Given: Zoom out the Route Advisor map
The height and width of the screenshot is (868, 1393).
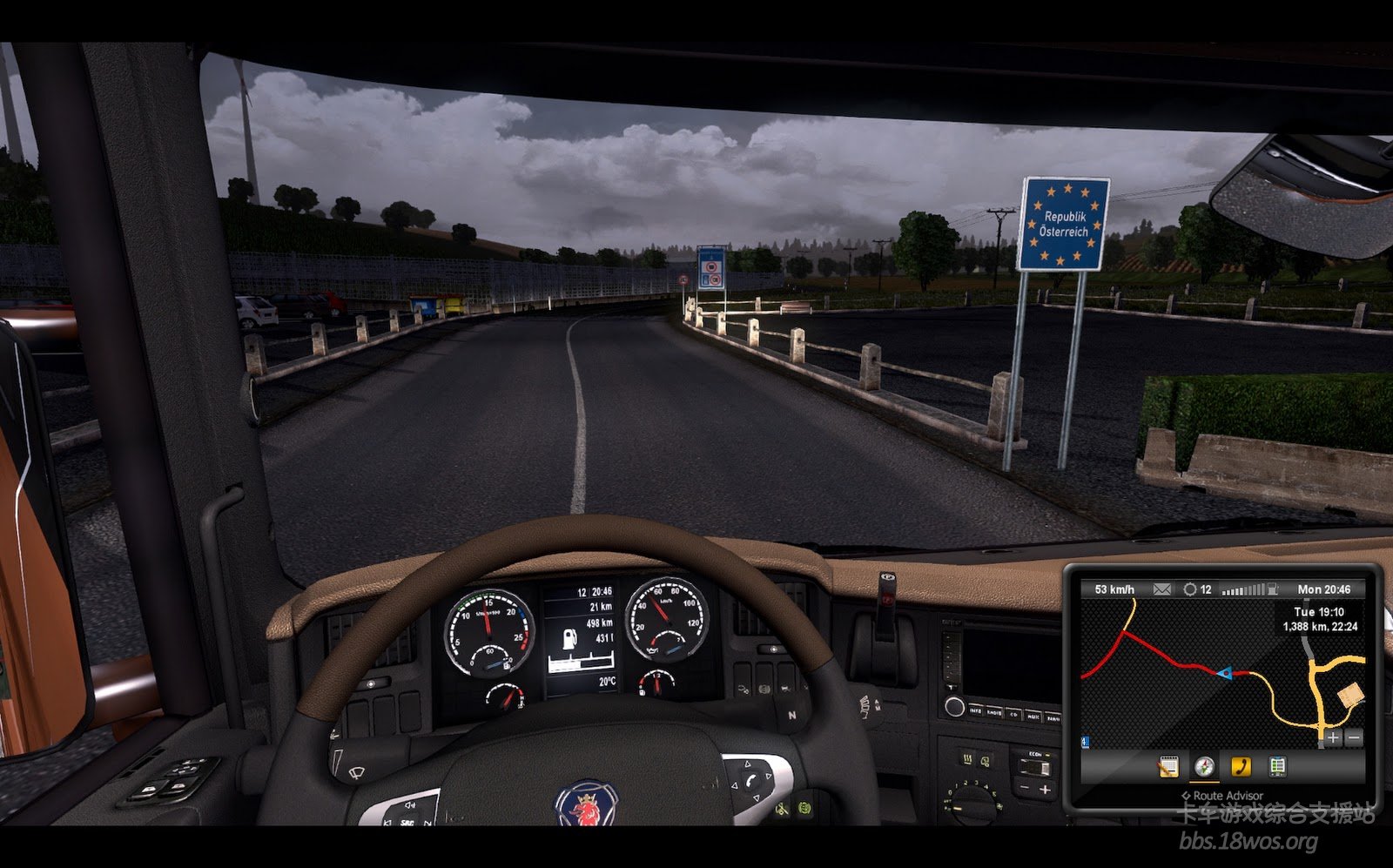Looking at the screenshot, I should (1354, 738).
